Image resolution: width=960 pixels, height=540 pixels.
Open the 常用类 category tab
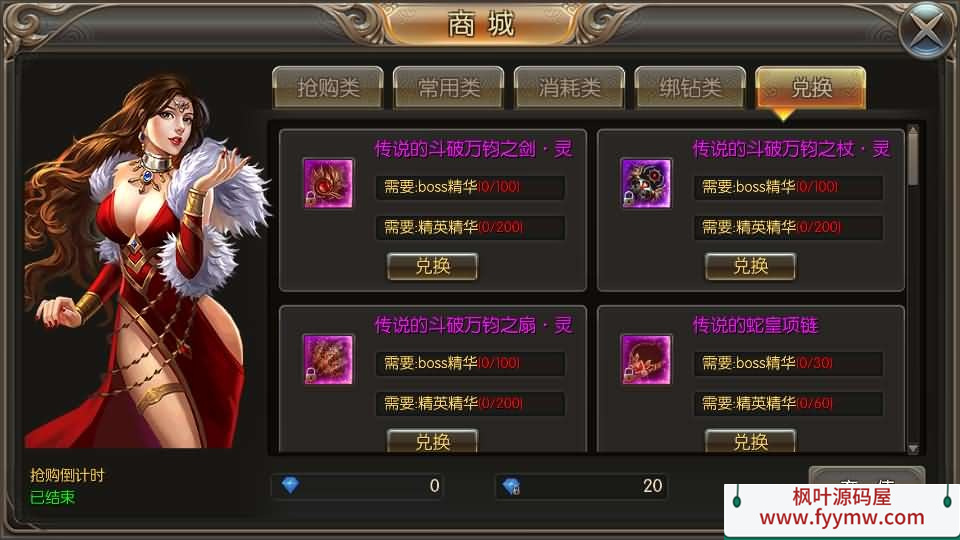449,88
